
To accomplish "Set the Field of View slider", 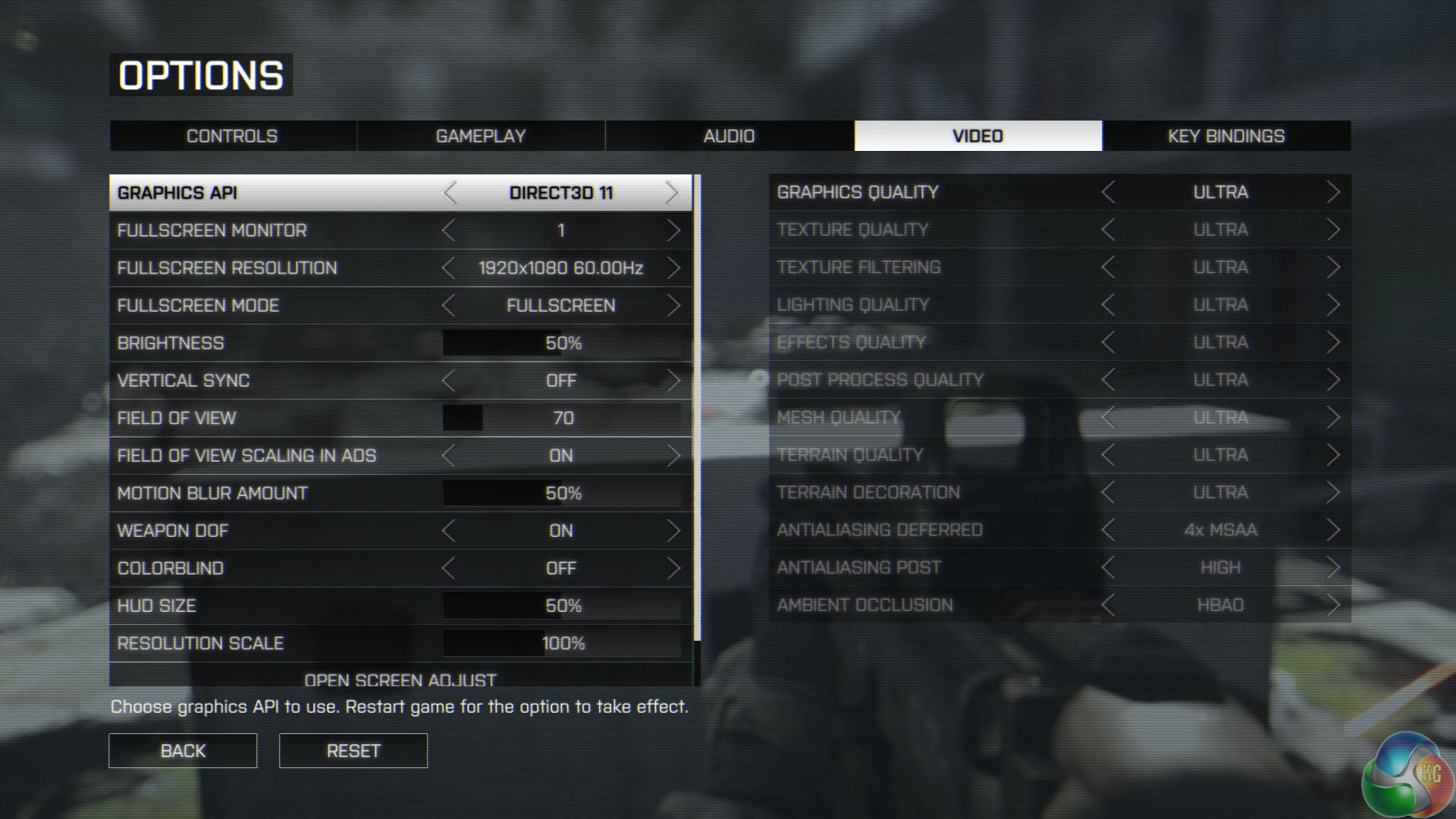I will [x=562, y=419].
